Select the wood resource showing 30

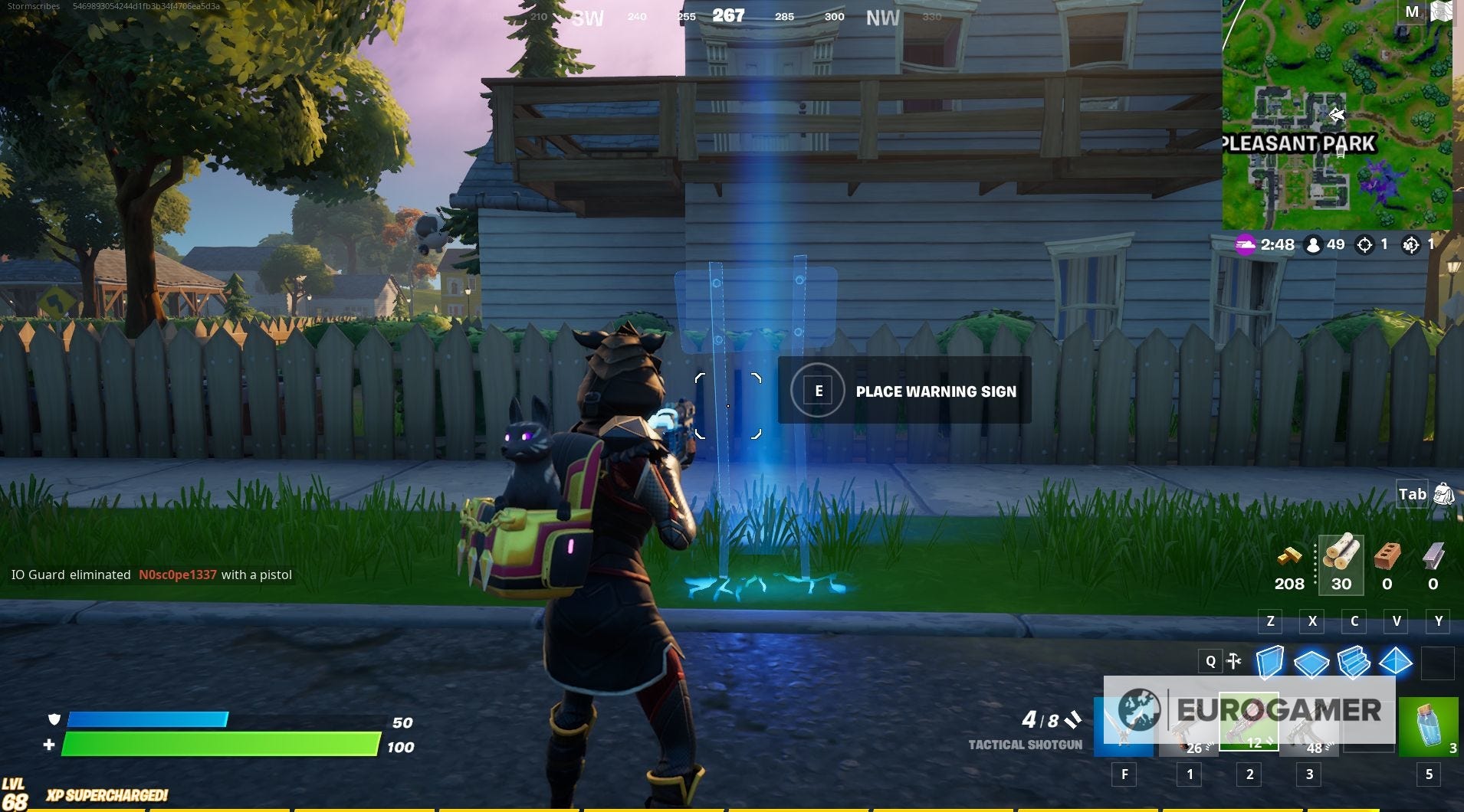pos(1341,565)
